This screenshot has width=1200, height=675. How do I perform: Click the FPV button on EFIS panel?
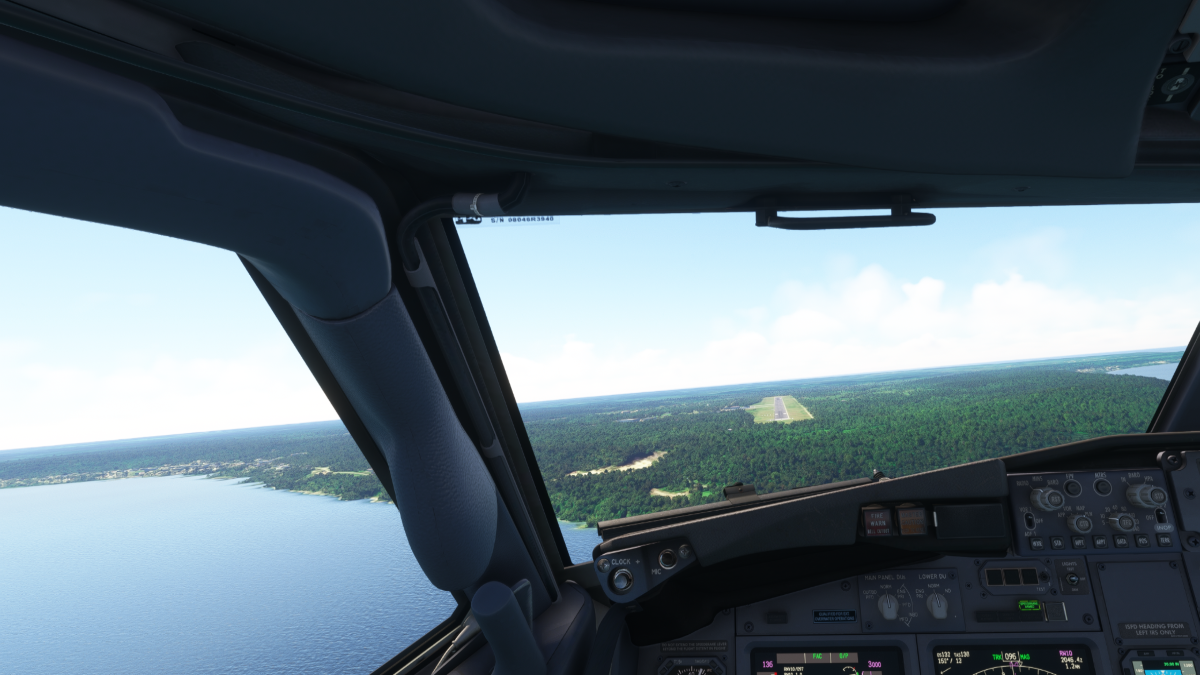(1072, 488)
